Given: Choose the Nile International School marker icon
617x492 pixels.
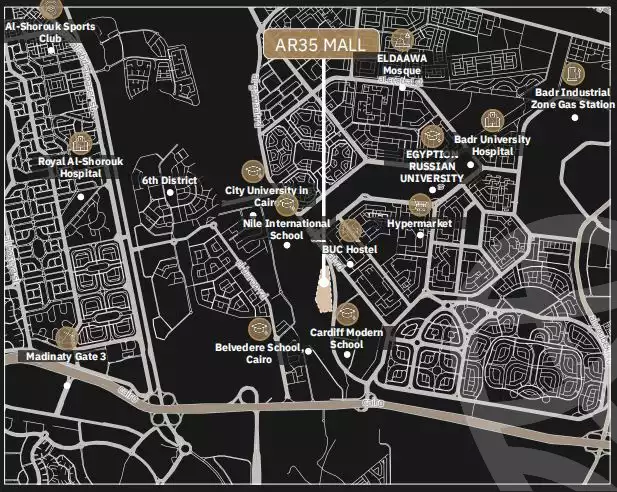Looking at the screenshot, I should [x=288, y=204].
